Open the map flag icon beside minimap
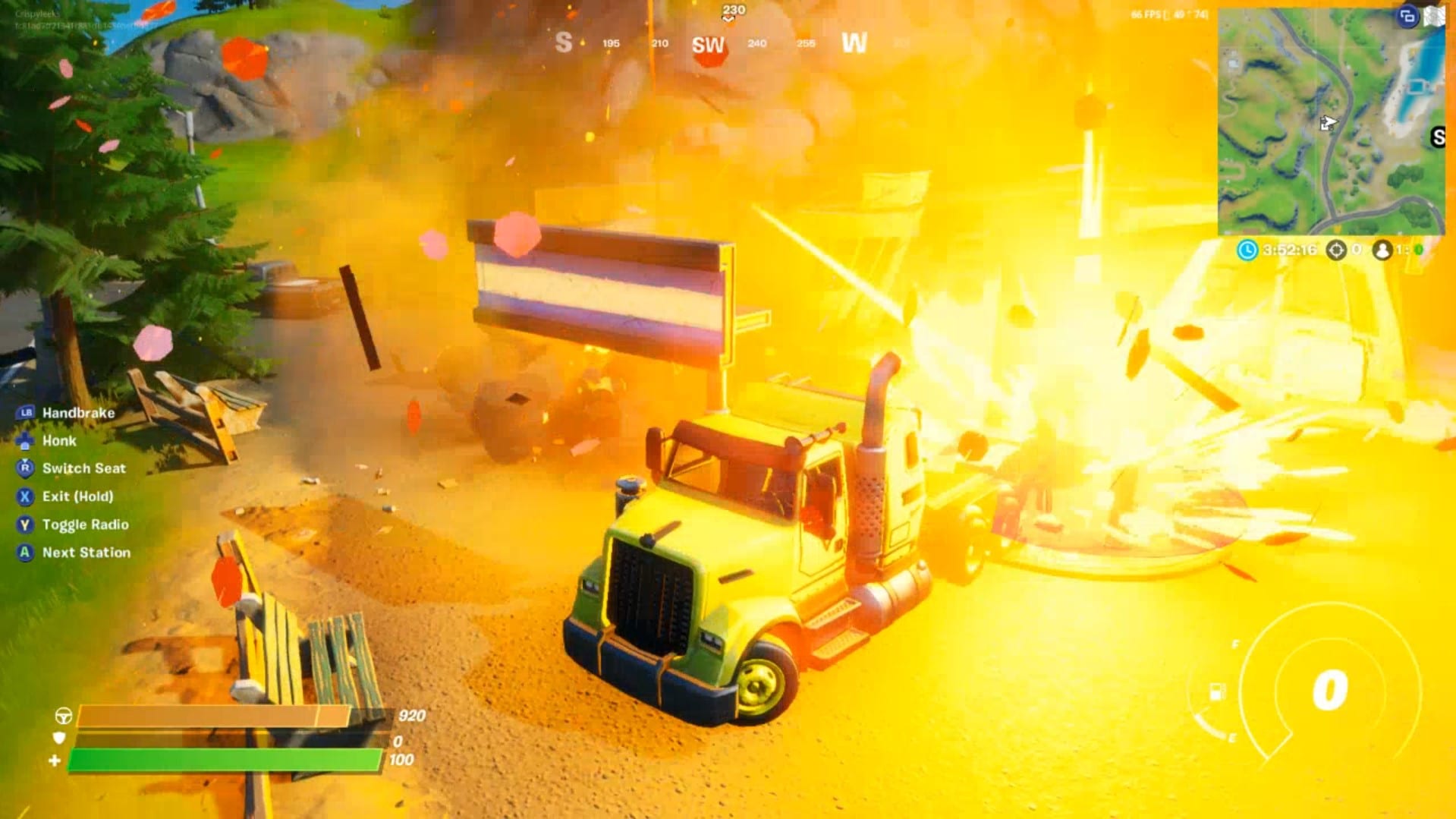Image resolution: width=1456 pixels, height=819 pixels. point(1436,14)
